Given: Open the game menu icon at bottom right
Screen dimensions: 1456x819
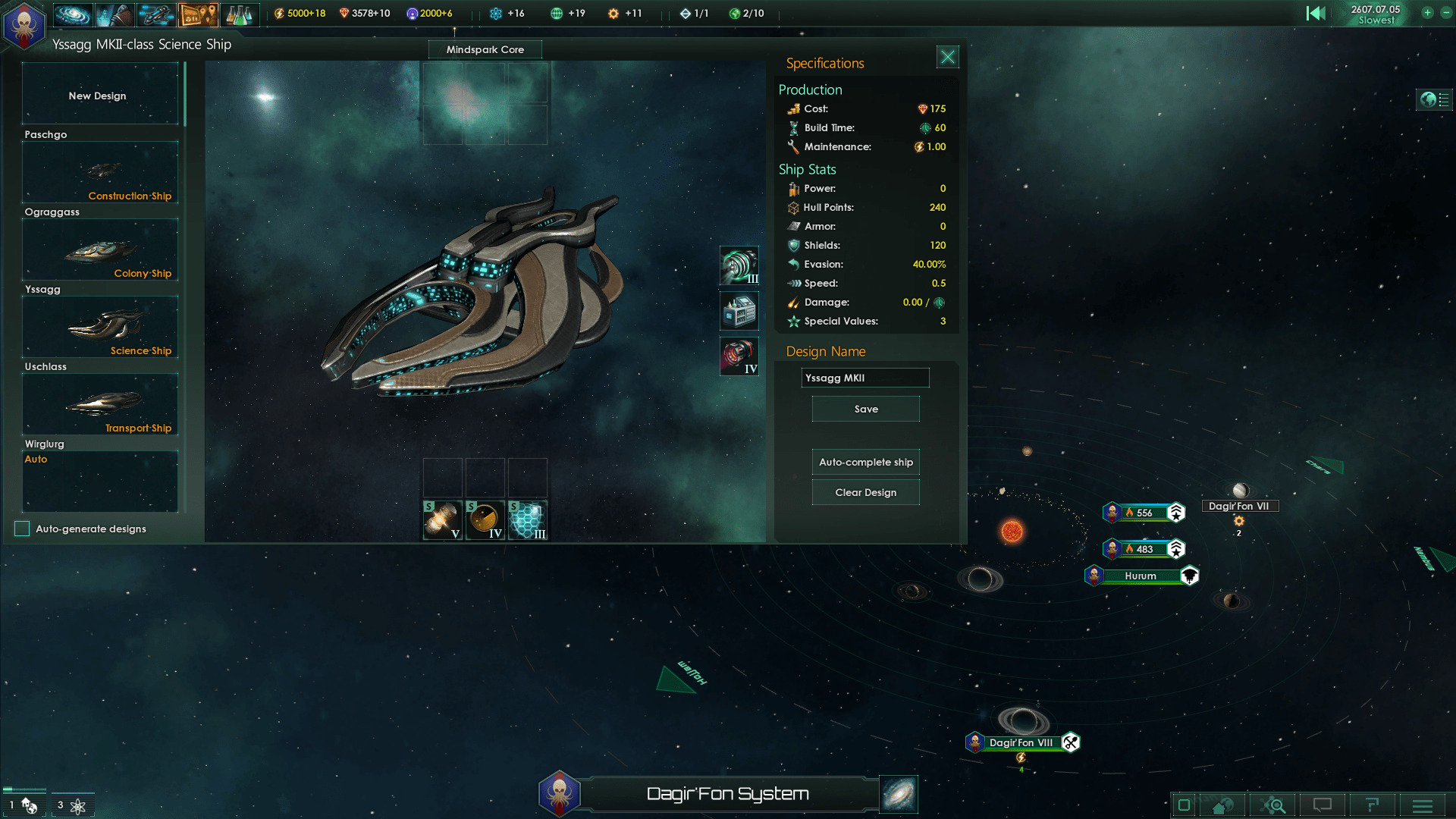Looking at the screenshot, I should (1422, 805).
